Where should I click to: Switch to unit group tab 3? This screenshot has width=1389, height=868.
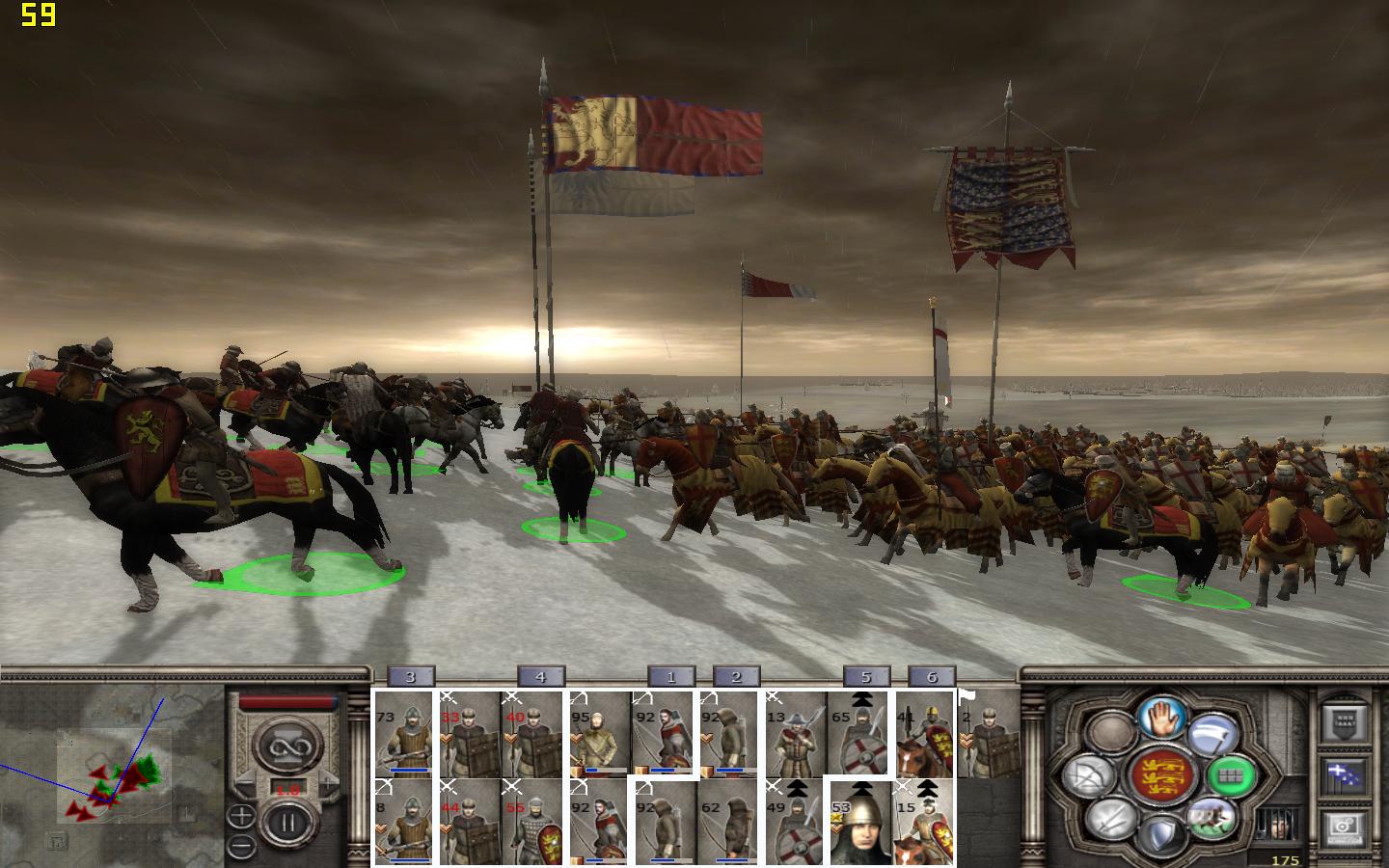pyautogui.click(x=410, y=676)
